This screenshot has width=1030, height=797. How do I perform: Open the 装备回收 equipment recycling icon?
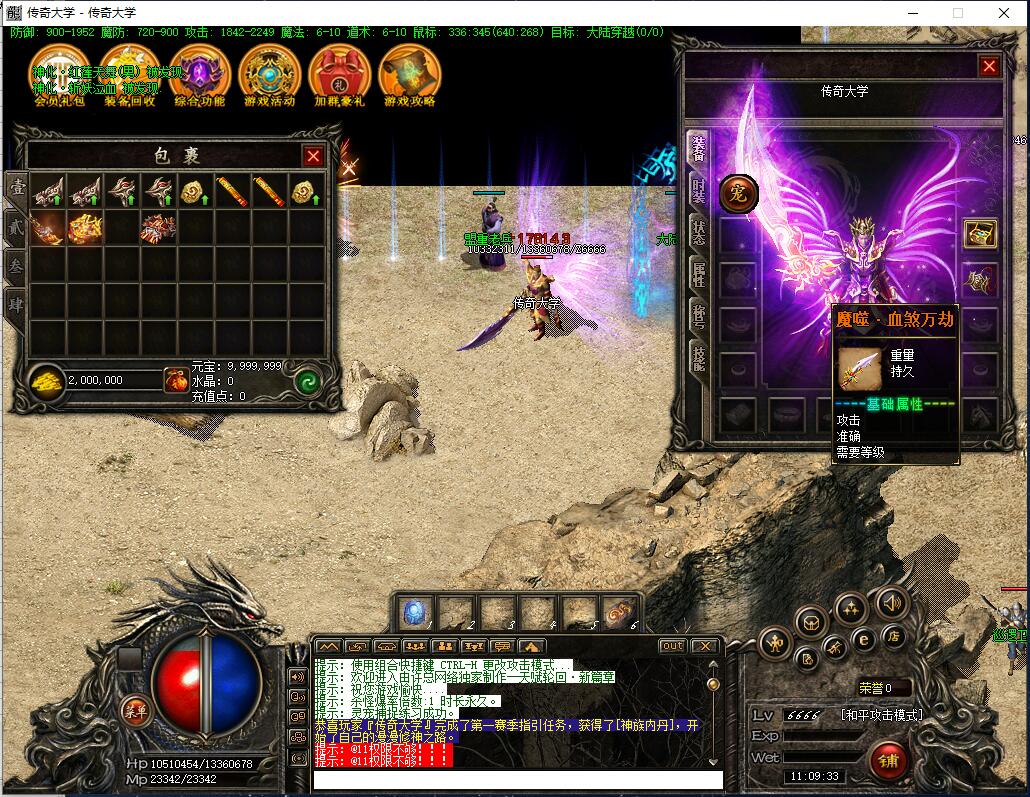(130, 74)
